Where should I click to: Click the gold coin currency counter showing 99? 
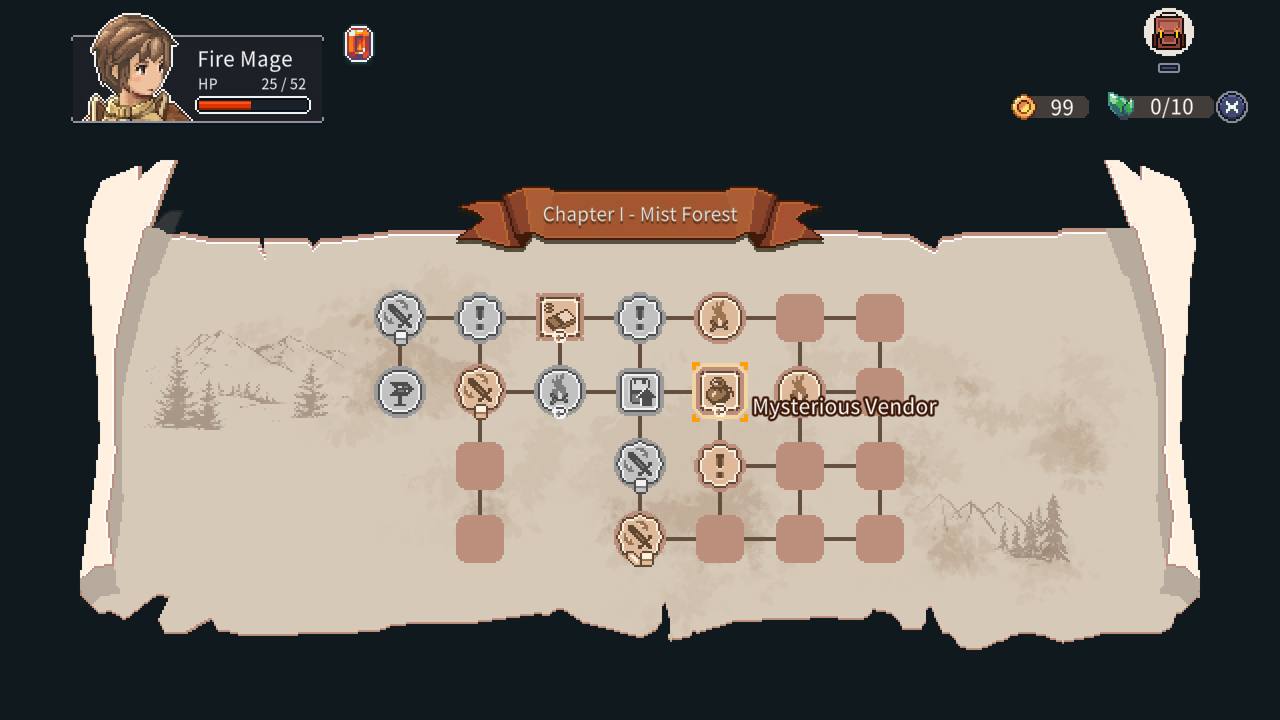pos(1046,107)
